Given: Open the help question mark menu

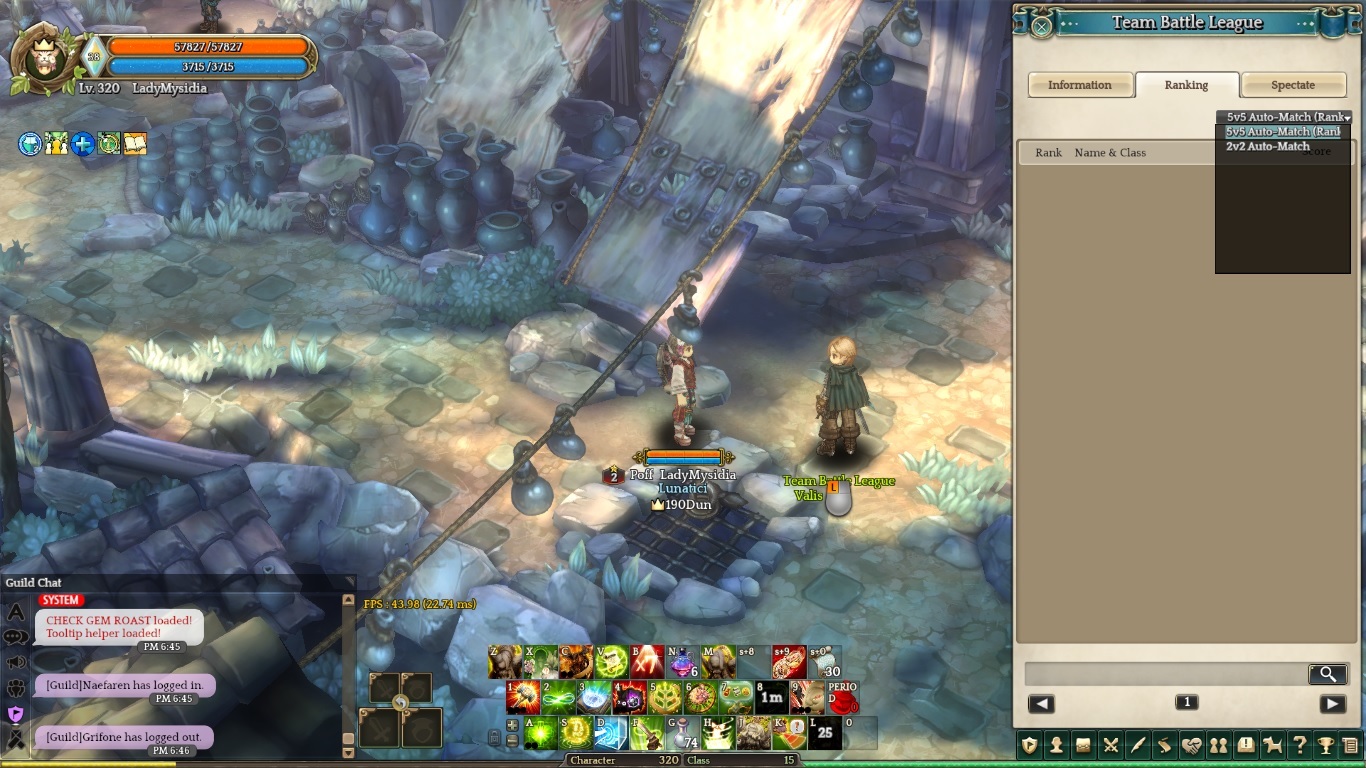Looking at the screenshot, I should tap(1299, 745).
